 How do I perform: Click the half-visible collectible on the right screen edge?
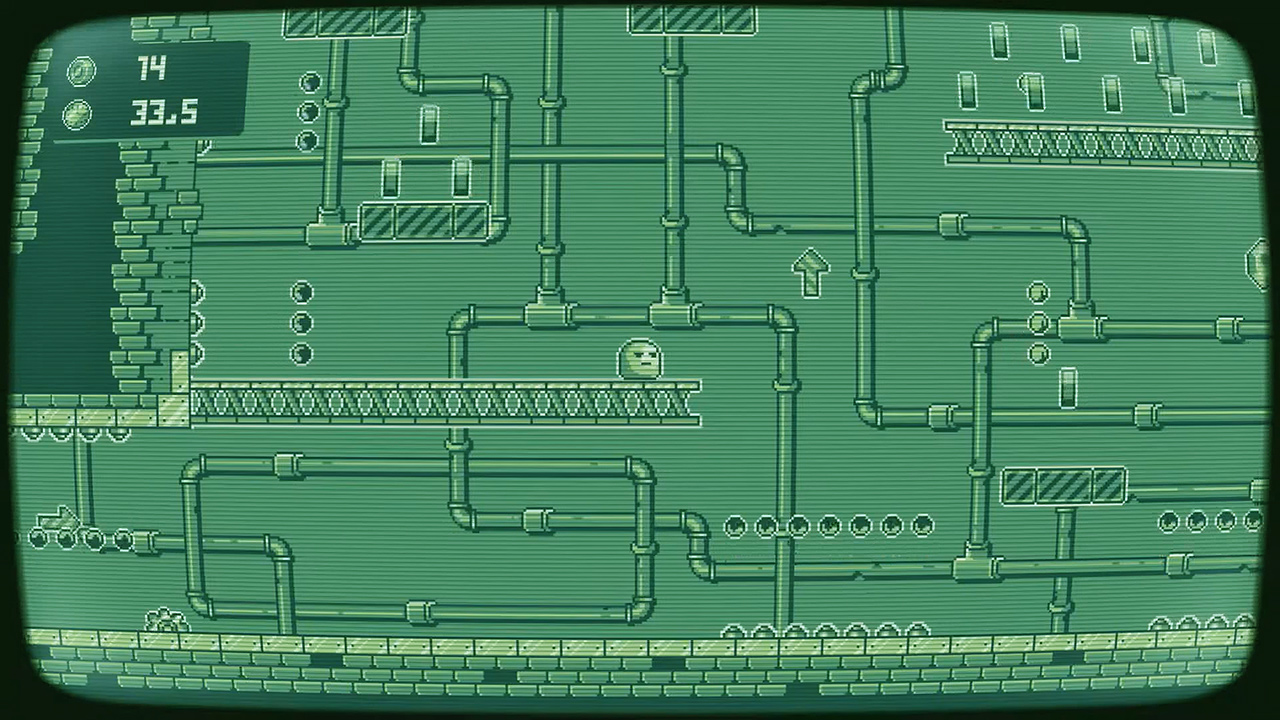1258,263
